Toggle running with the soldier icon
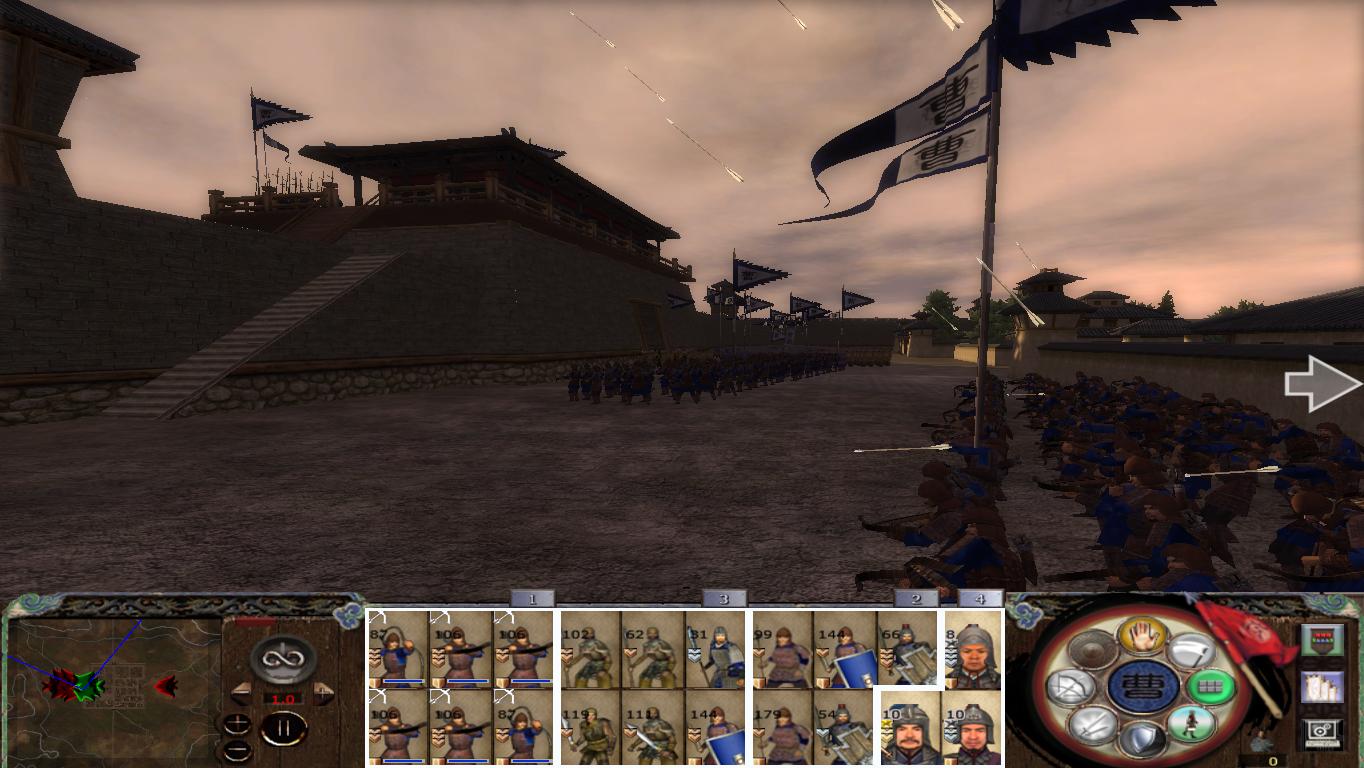This screenshot has height=768, width=1364. (x=1194, y=722)
